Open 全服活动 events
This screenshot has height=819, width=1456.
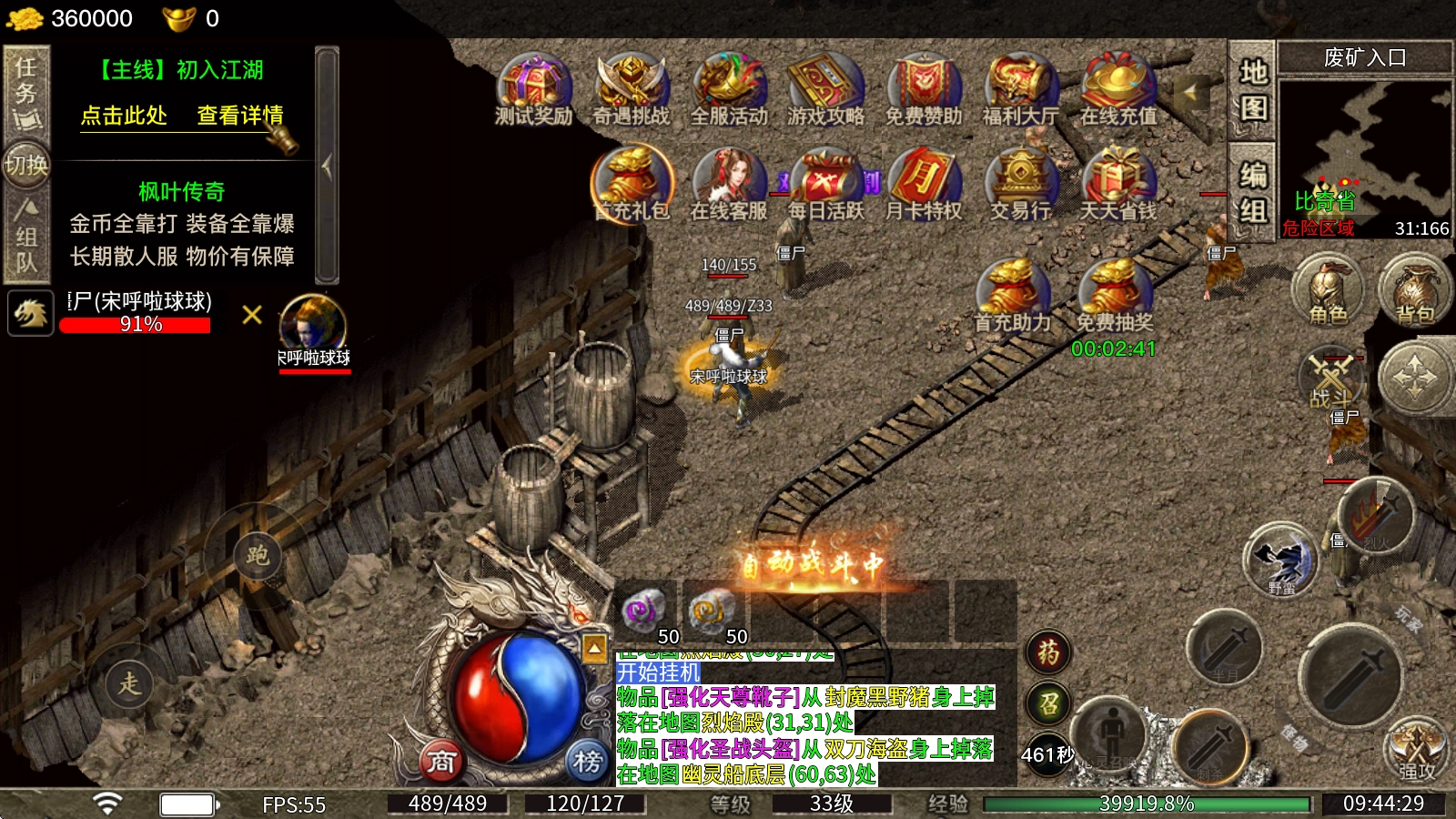[x=729, y=89]
